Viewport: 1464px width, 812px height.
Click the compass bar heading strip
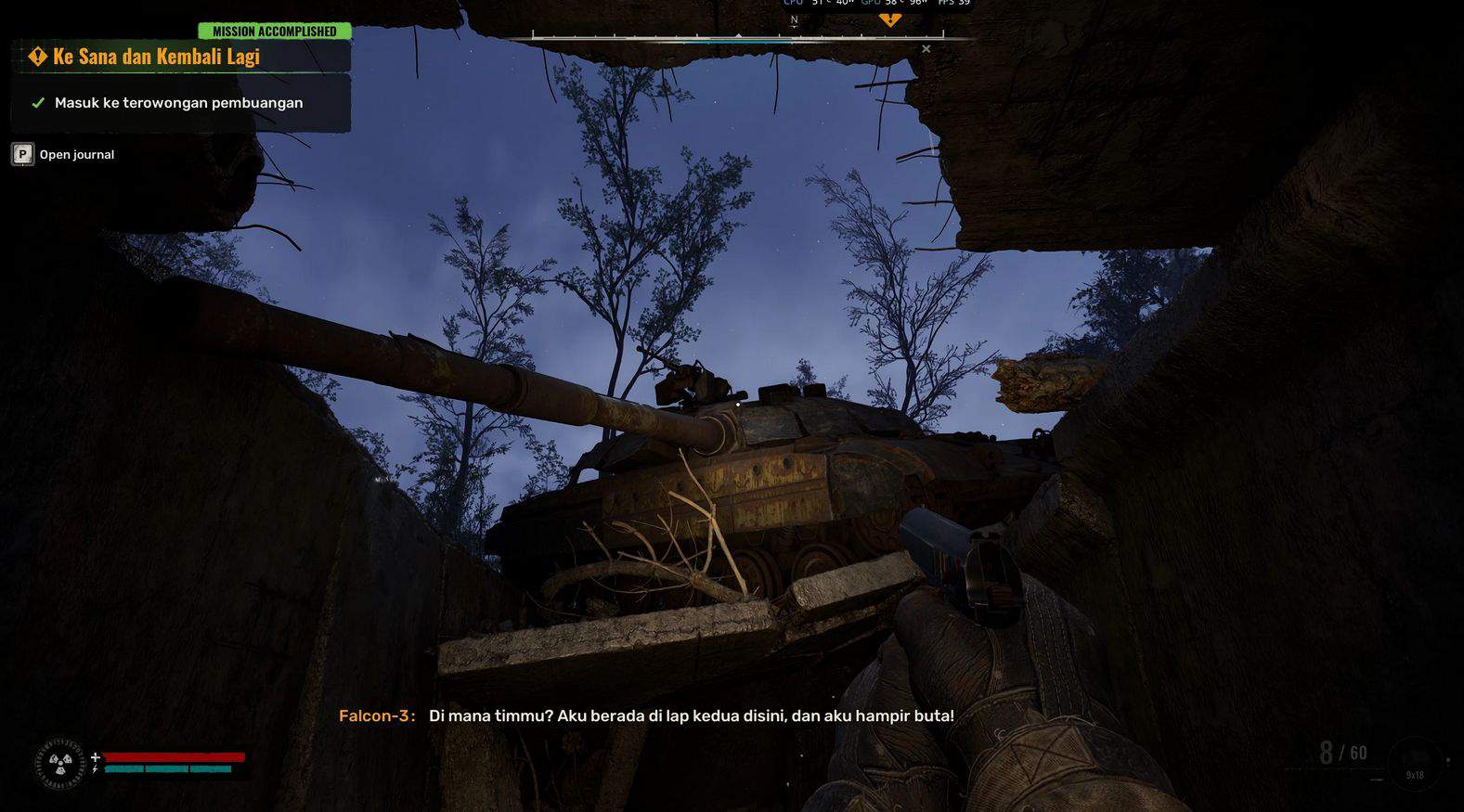click(x=737, y=37)
